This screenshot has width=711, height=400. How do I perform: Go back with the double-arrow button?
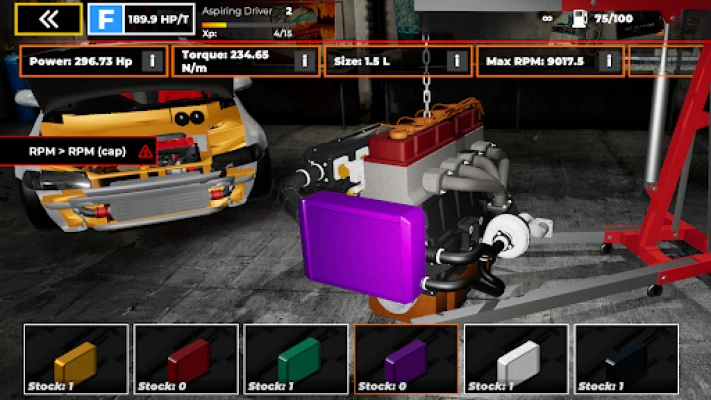pyautogui.click(x=48, y=18)
